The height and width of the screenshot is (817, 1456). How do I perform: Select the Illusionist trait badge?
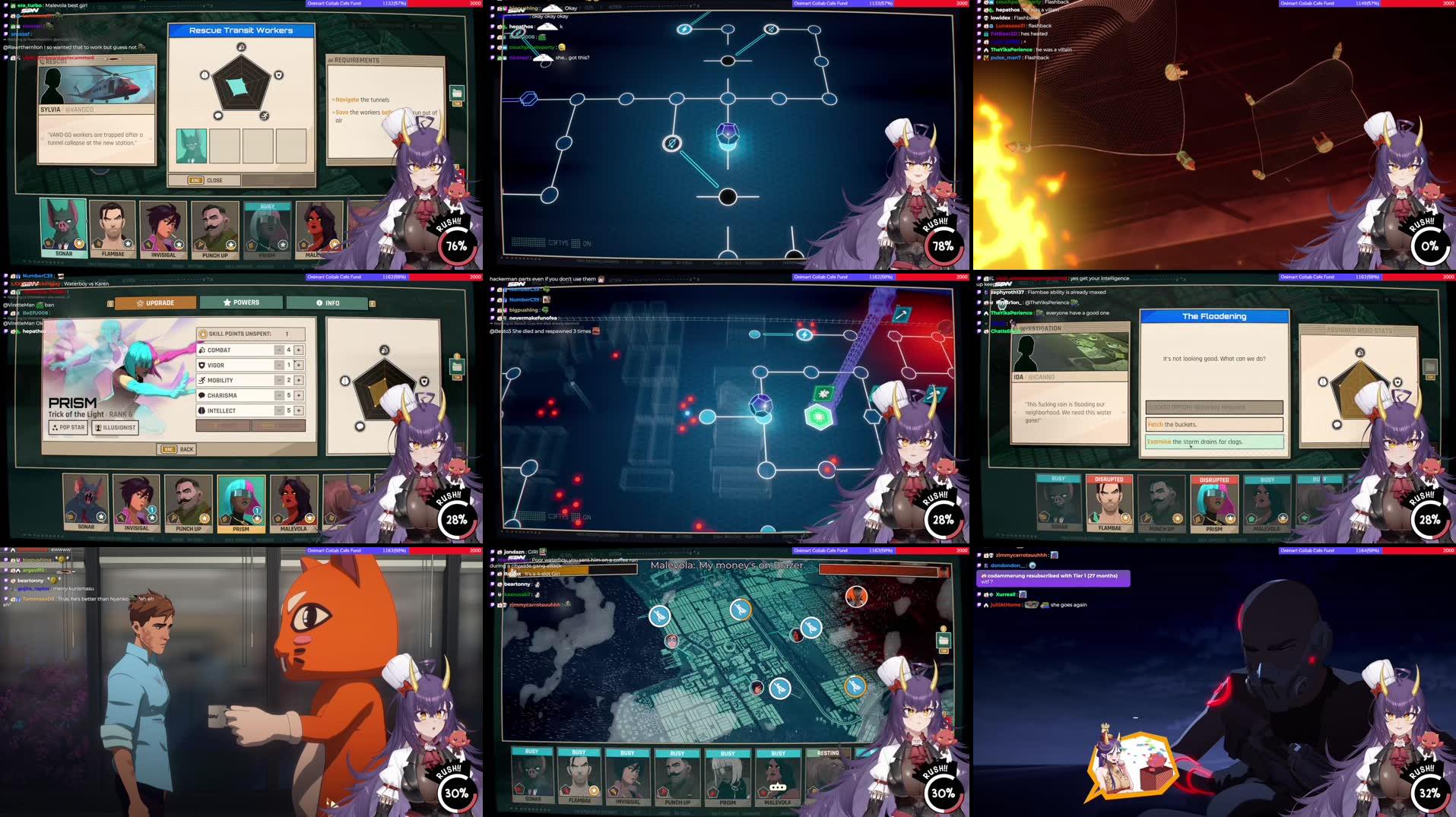tap(115, 428)
